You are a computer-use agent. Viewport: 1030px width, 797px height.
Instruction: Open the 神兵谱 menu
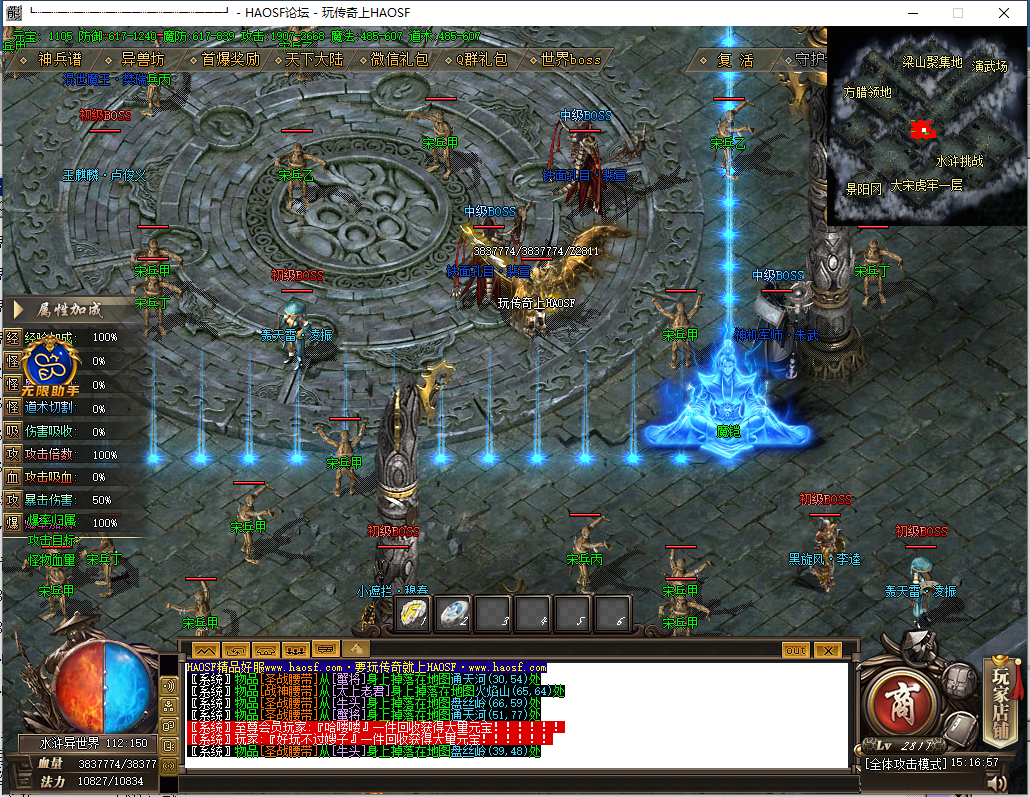59,60
